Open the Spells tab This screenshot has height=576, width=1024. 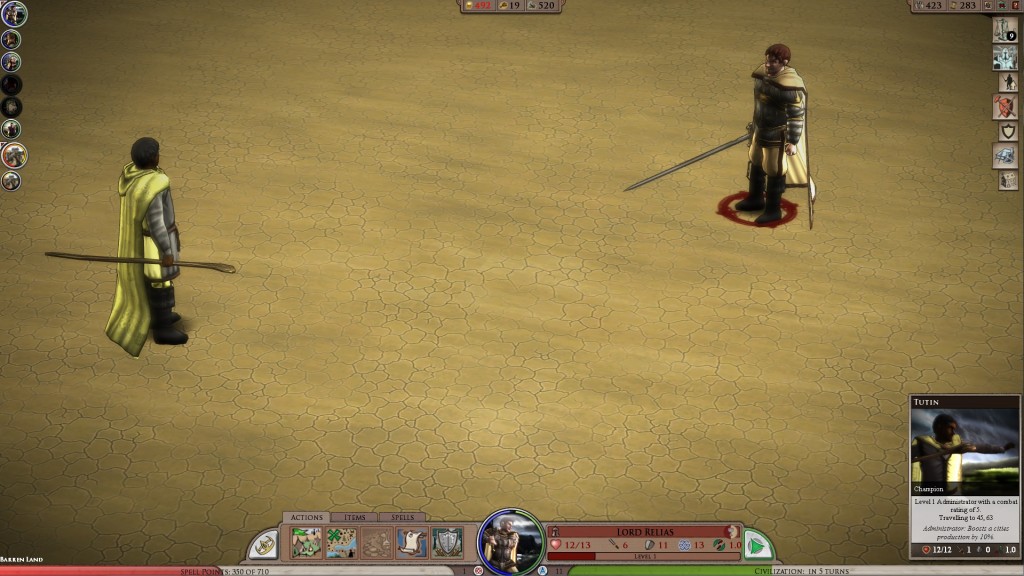(402, 517)
